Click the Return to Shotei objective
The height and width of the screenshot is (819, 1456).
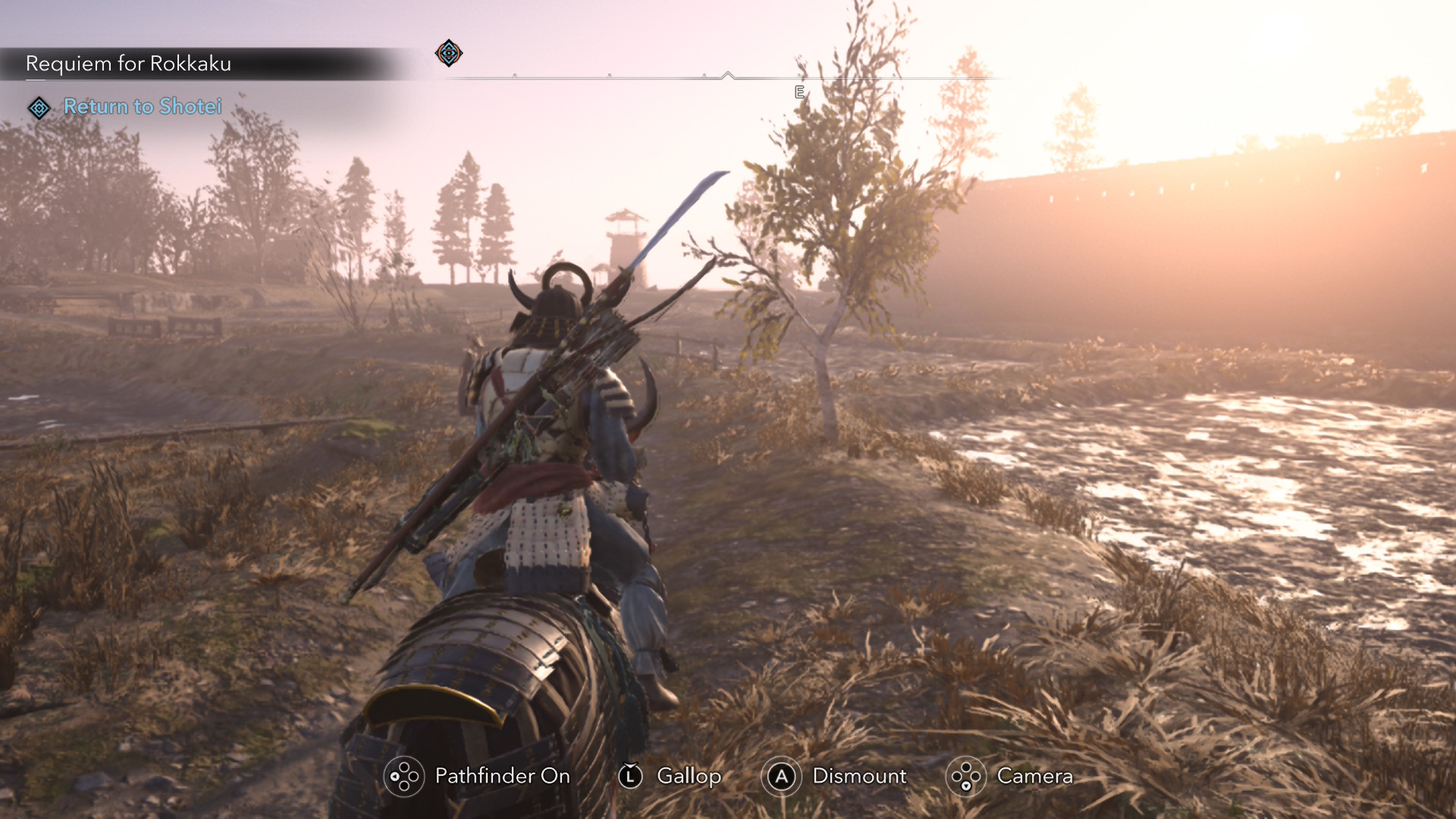point(143,107)
